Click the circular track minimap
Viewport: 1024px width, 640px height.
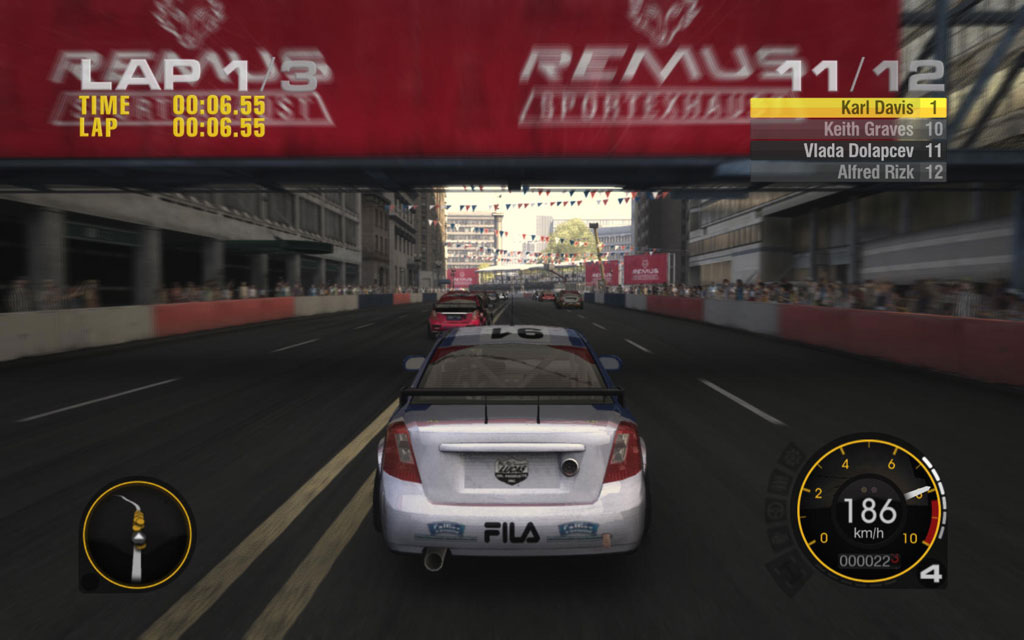pyautogui.click(x=137, y=534)
